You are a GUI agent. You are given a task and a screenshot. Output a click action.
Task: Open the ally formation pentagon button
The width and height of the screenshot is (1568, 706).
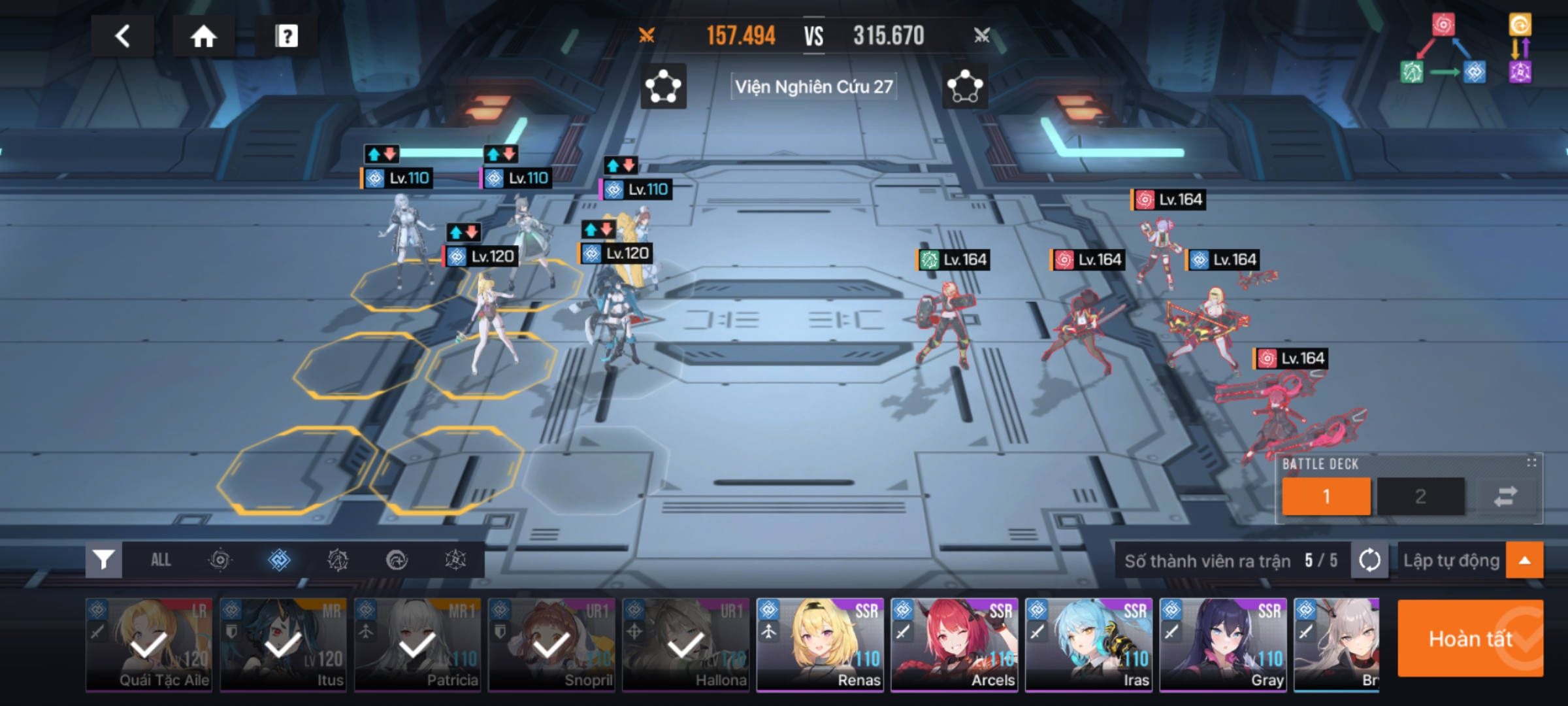(x=663, y=86)
